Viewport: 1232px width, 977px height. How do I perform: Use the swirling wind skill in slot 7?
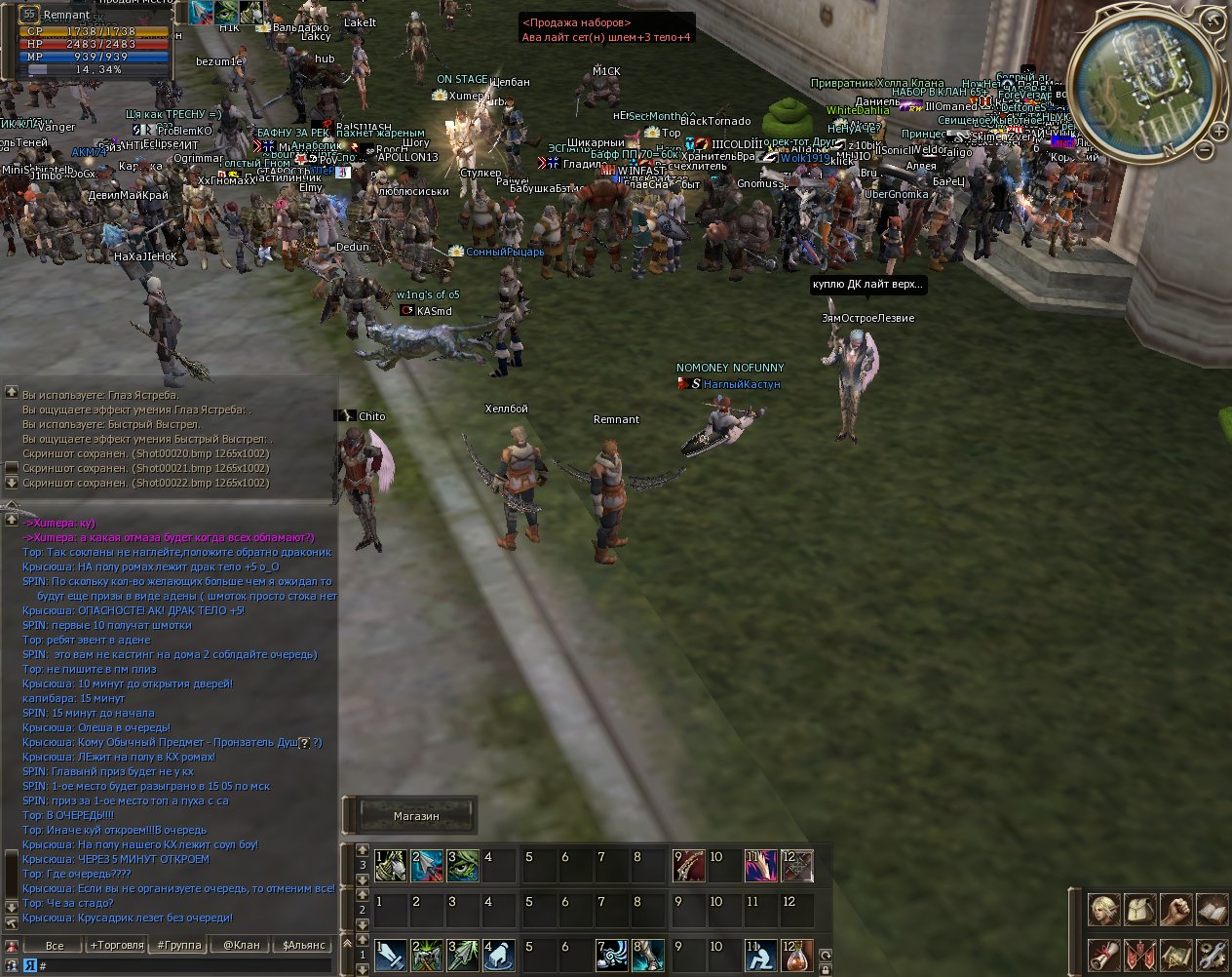(x=614, y=955)
